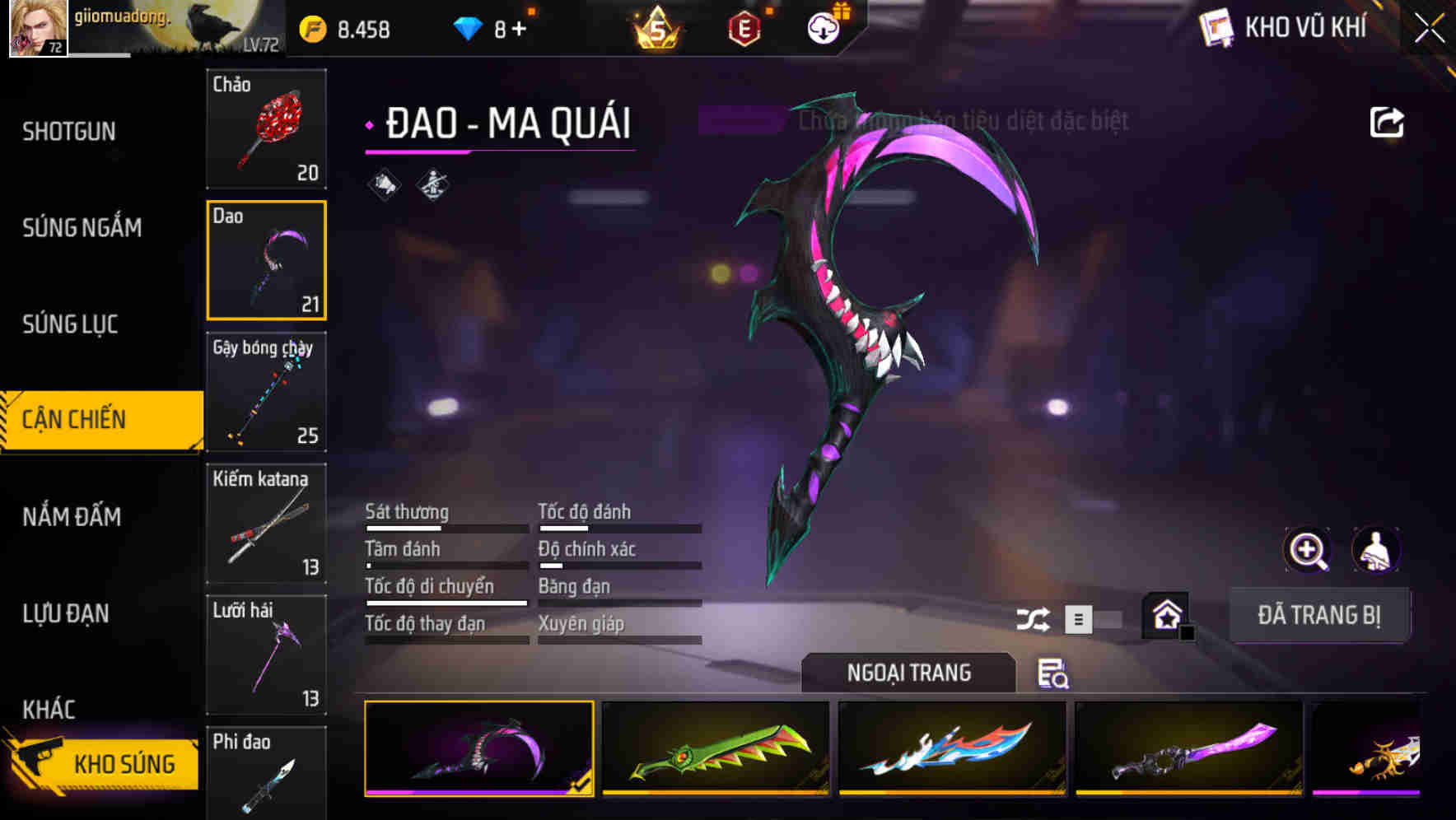Switch to the Cận Chiến tab
Viewport: 1456px width, 820px height.
74,419
